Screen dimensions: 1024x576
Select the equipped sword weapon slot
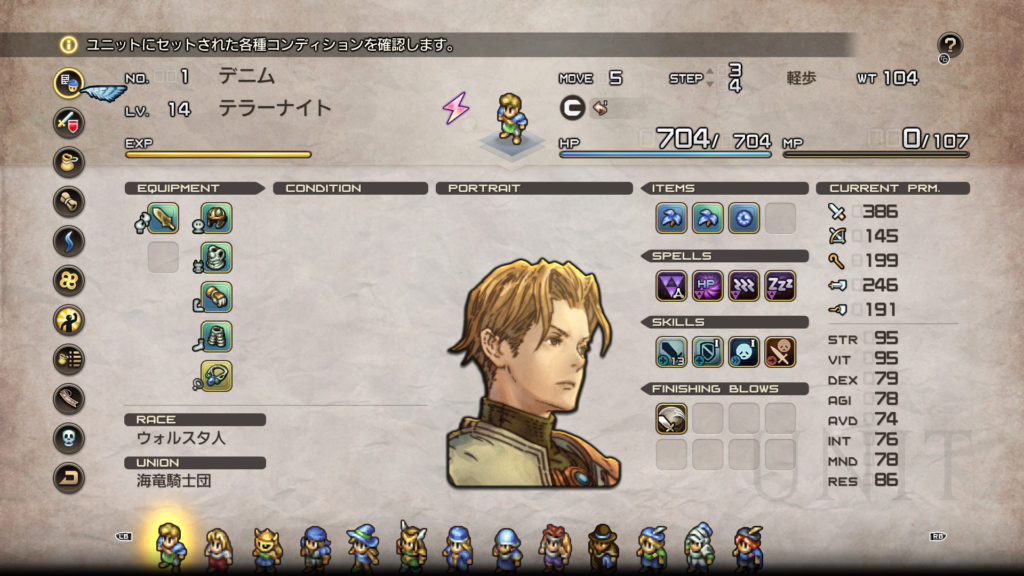[x=163, y=217]
